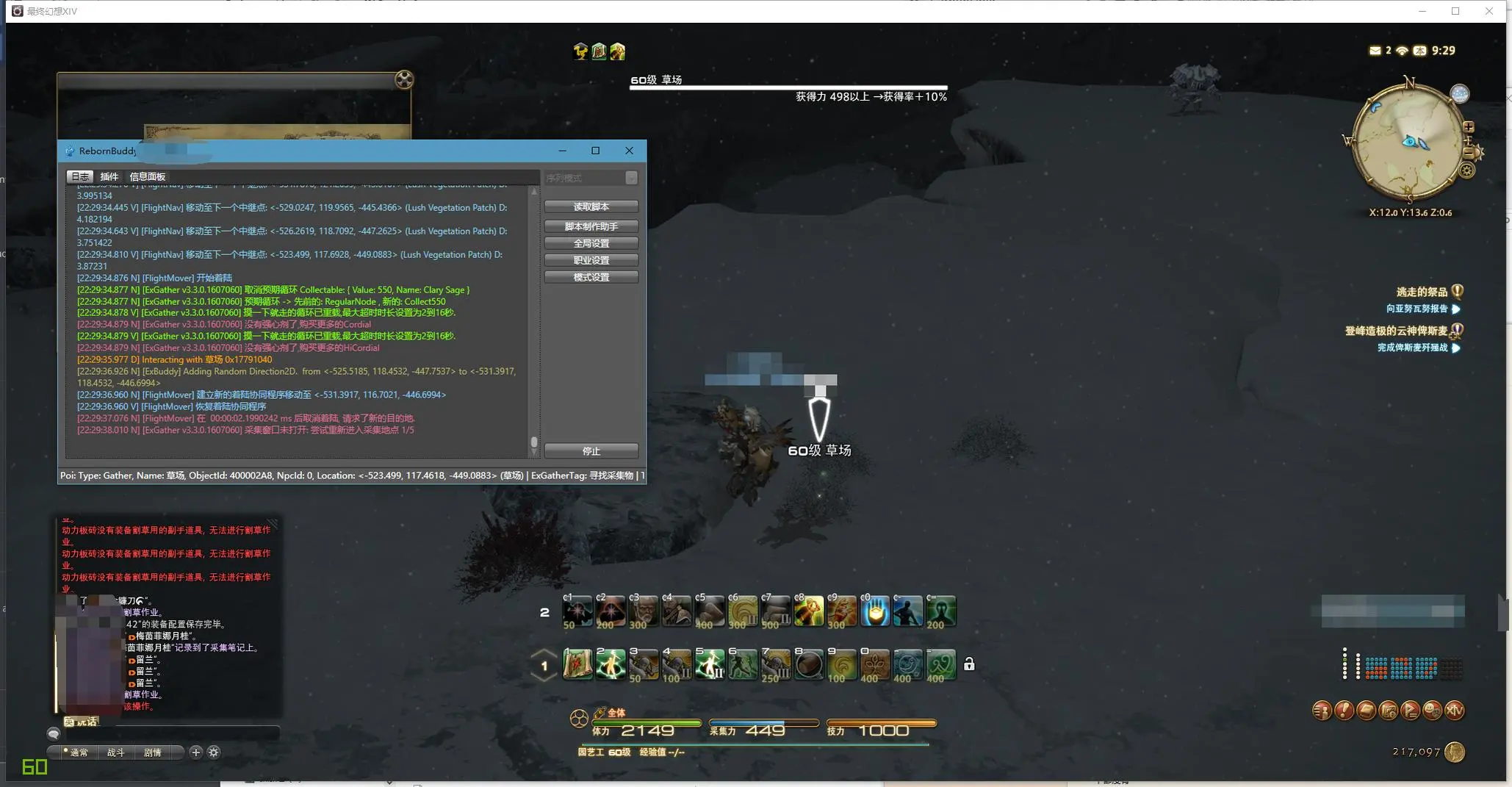Open chat log settings gear
This screenshot has width=1512, height=787.
click(214, 752)
